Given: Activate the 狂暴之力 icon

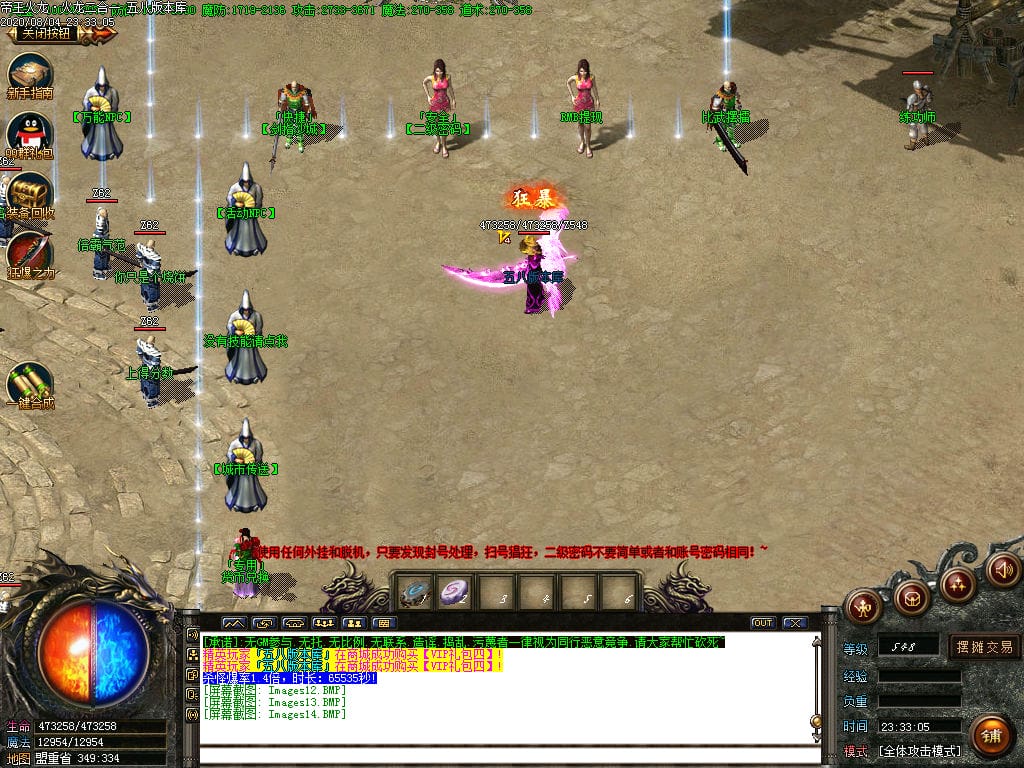Looking at the screenshot, I should 29,252.
